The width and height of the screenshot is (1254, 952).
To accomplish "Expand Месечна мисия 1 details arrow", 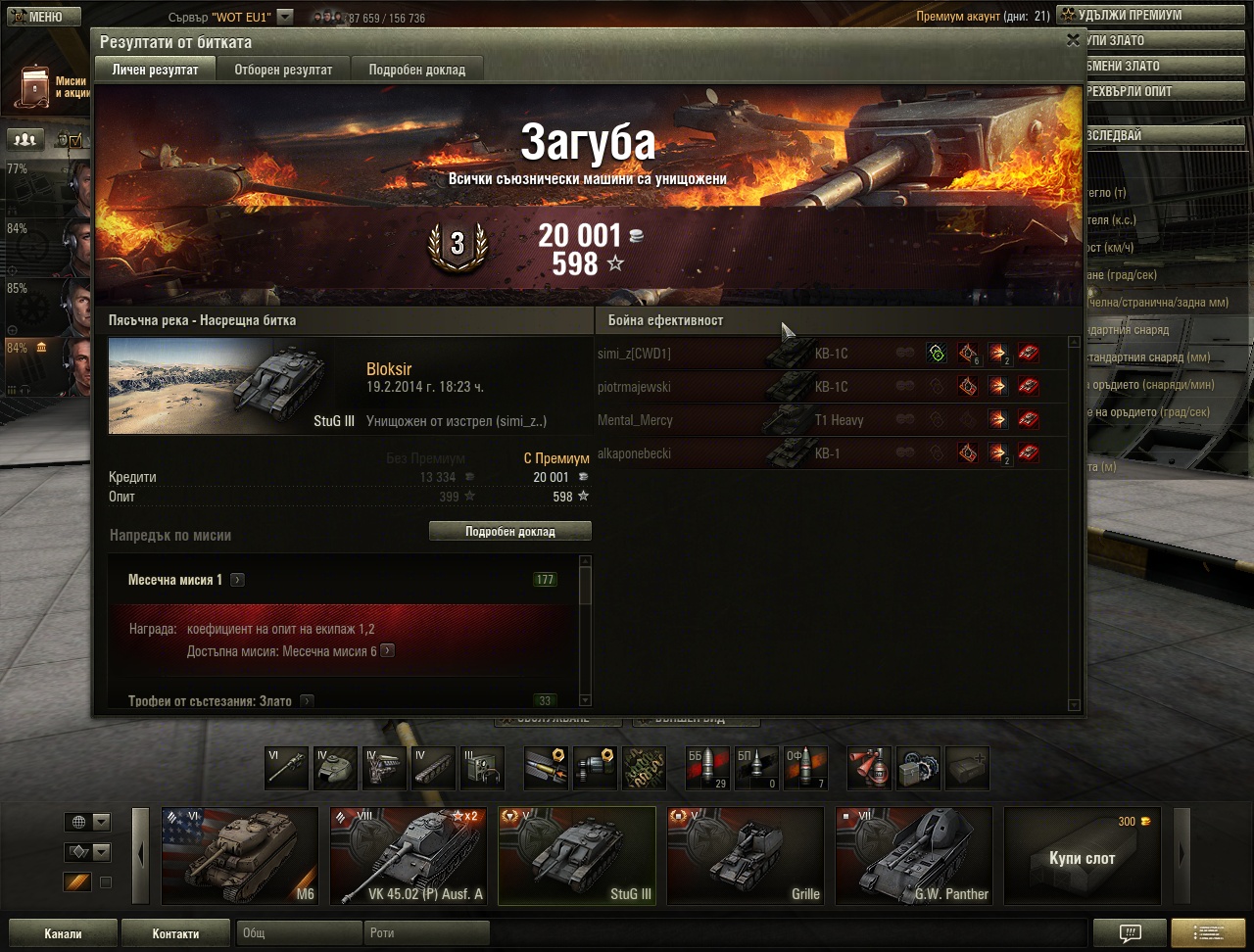I will click(x=237, y=580).
